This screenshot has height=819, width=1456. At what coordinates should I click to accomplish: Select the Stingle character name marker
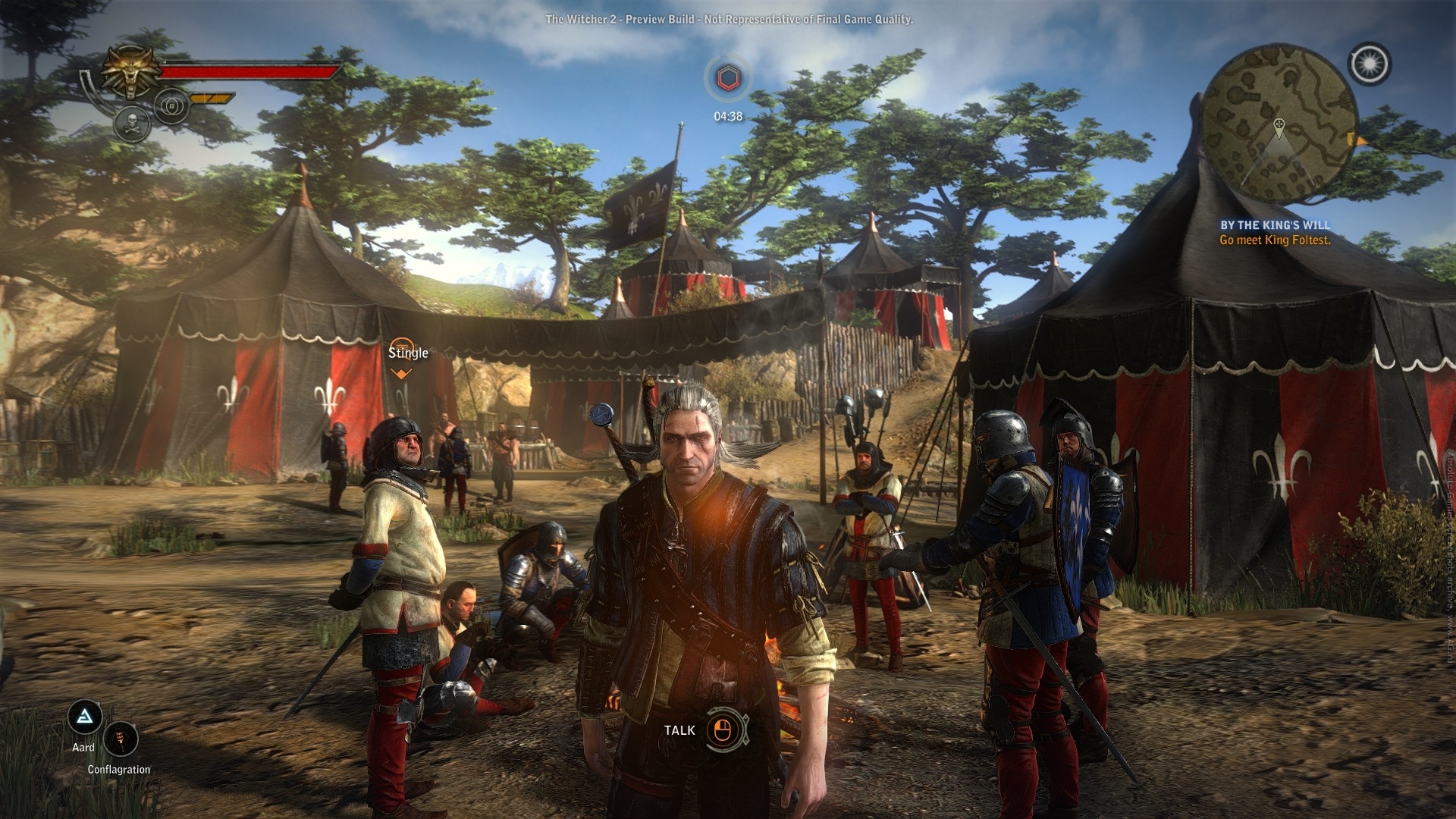pos(408,353)
